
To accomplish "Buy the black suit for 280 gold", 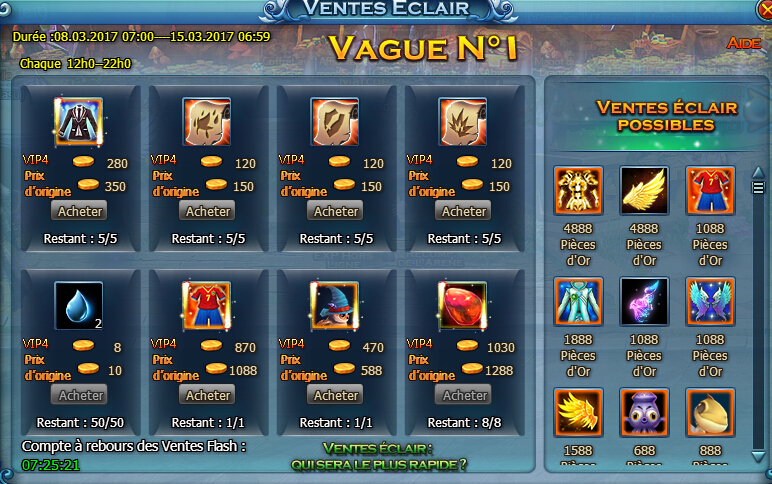I will pyautogui.click(x=80, y=211).
